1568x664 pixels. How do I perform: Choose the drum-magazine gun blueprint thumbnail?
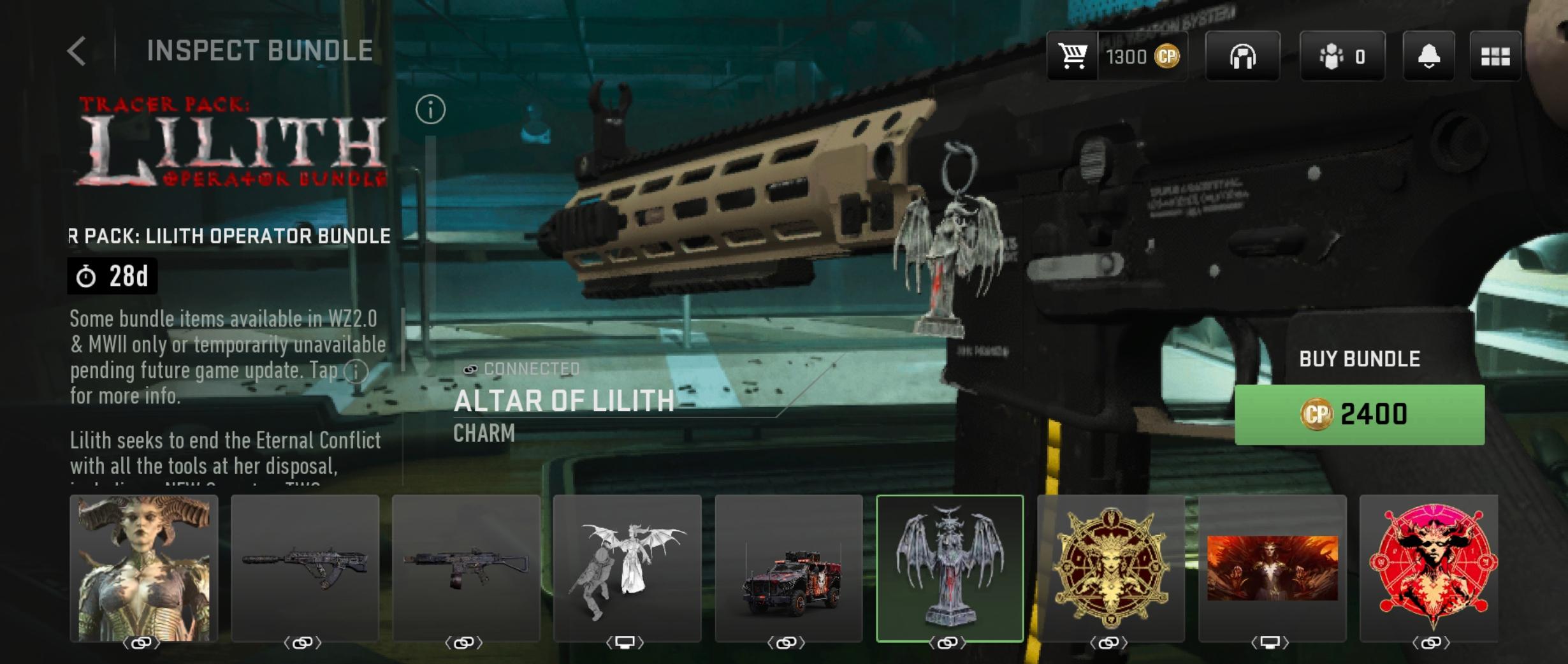pyautogui.click(x=466, y=568)
